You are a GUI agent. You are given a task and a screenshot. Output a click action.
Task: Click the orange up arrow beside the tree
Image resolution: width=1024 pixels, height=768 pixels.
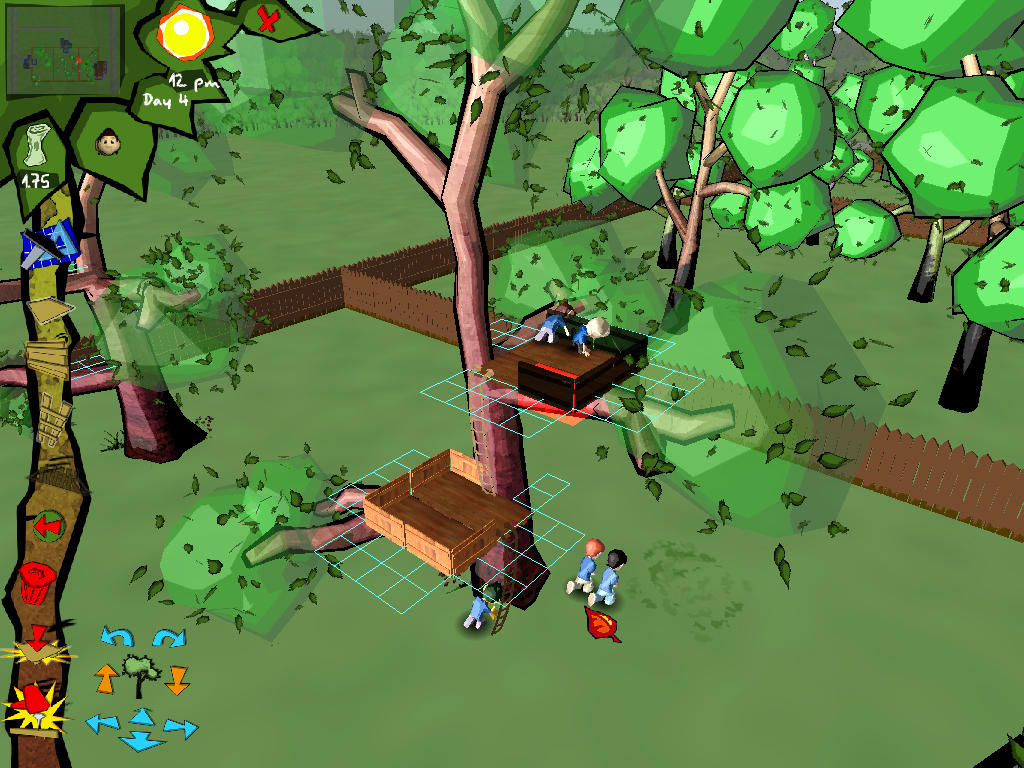(x=106, y=678)
